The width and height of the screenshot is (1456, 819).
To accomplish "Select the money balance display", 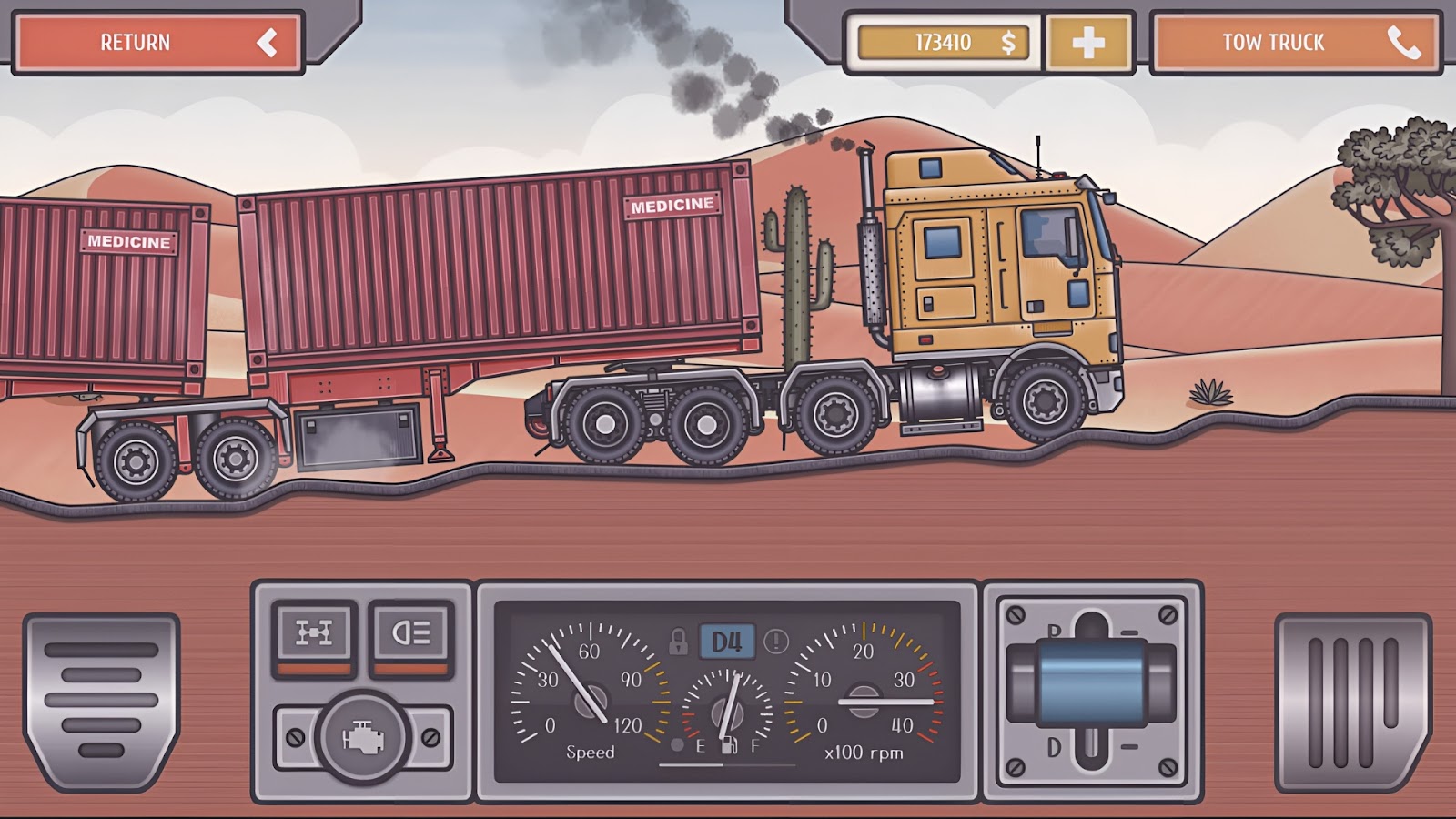I will (944, 40).
